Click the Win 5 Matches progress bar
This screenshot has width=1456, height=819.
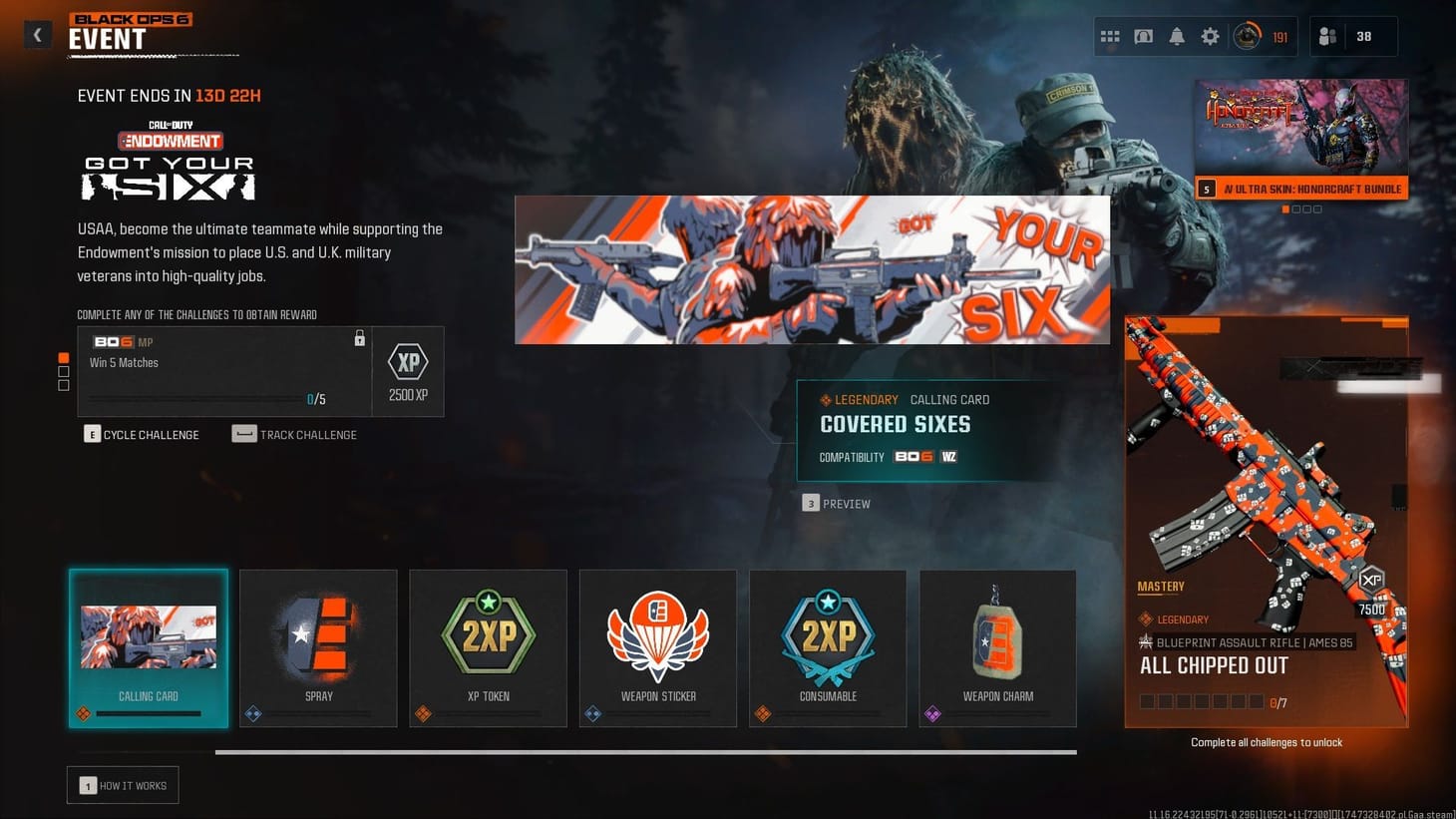tap(194, 398)
